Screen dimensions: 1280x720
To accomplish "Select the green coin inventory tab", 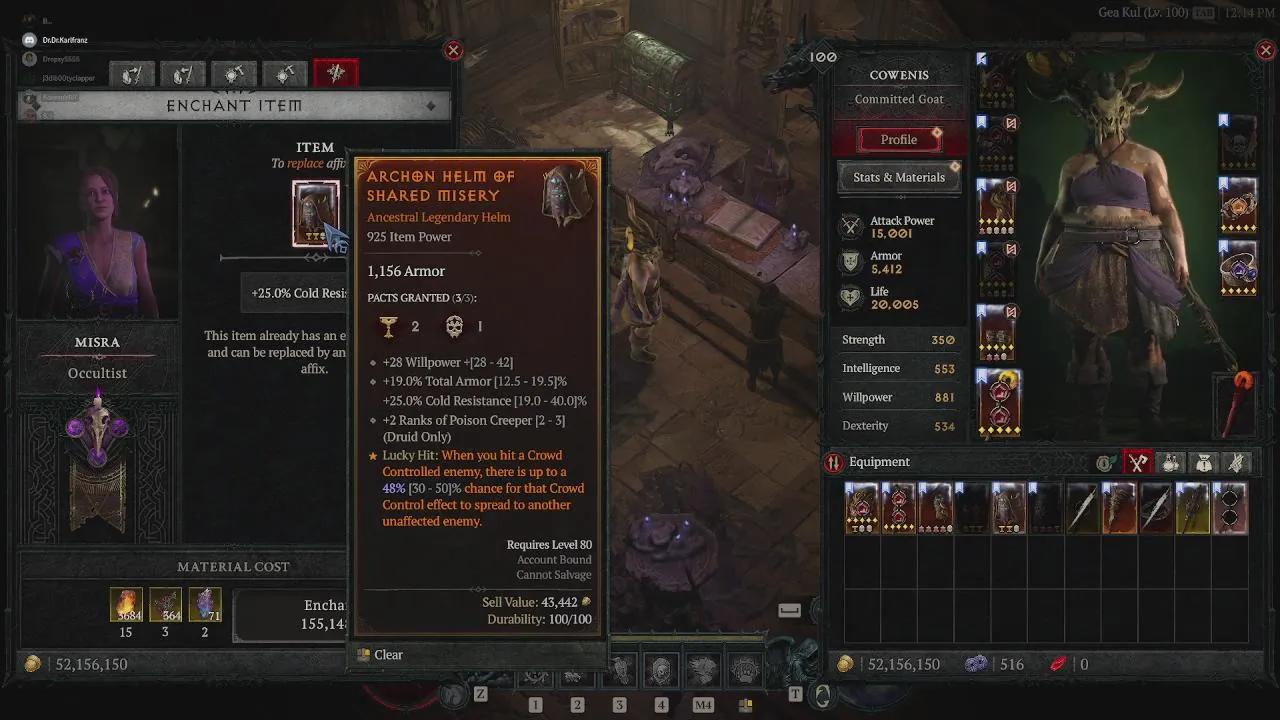I will point(1105,462).
